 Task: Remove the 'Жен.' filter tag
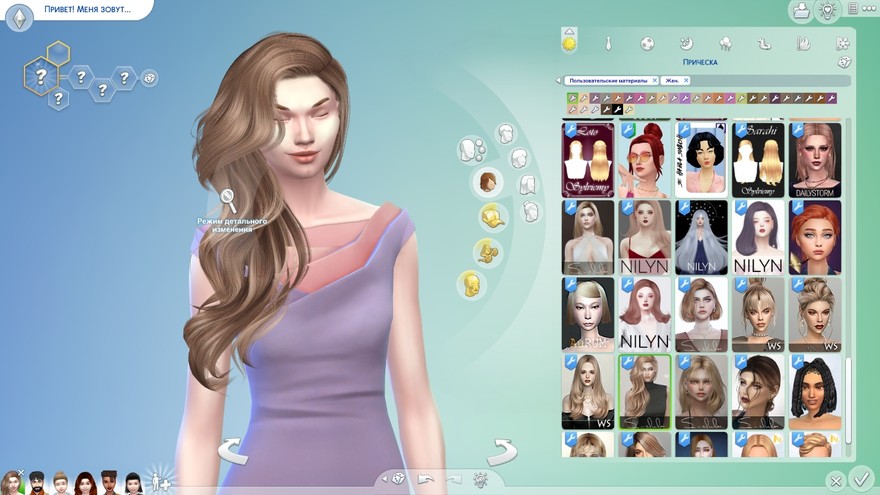[687, 80]
